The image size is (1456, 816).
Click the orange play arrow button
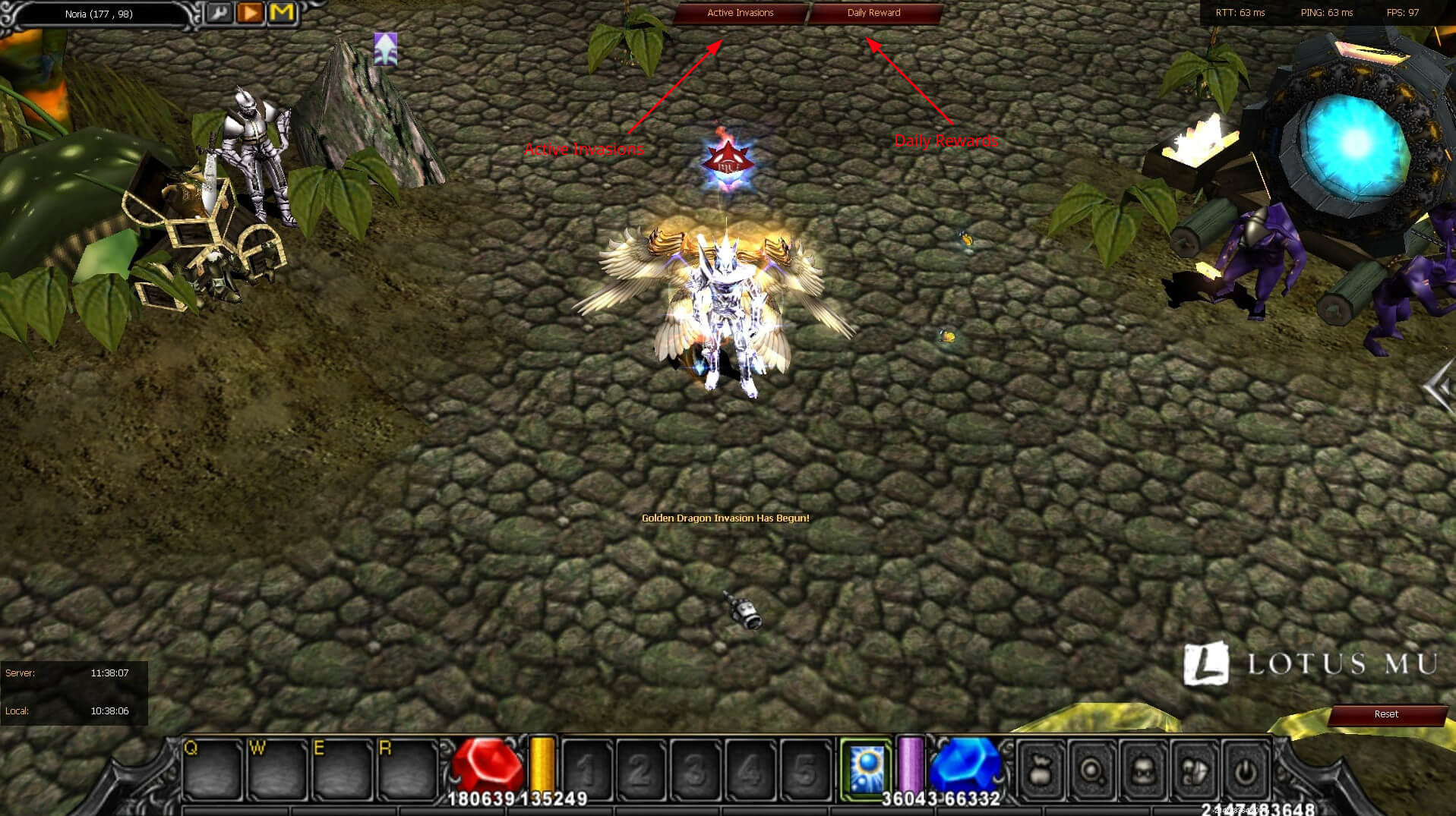coord(250,13)
